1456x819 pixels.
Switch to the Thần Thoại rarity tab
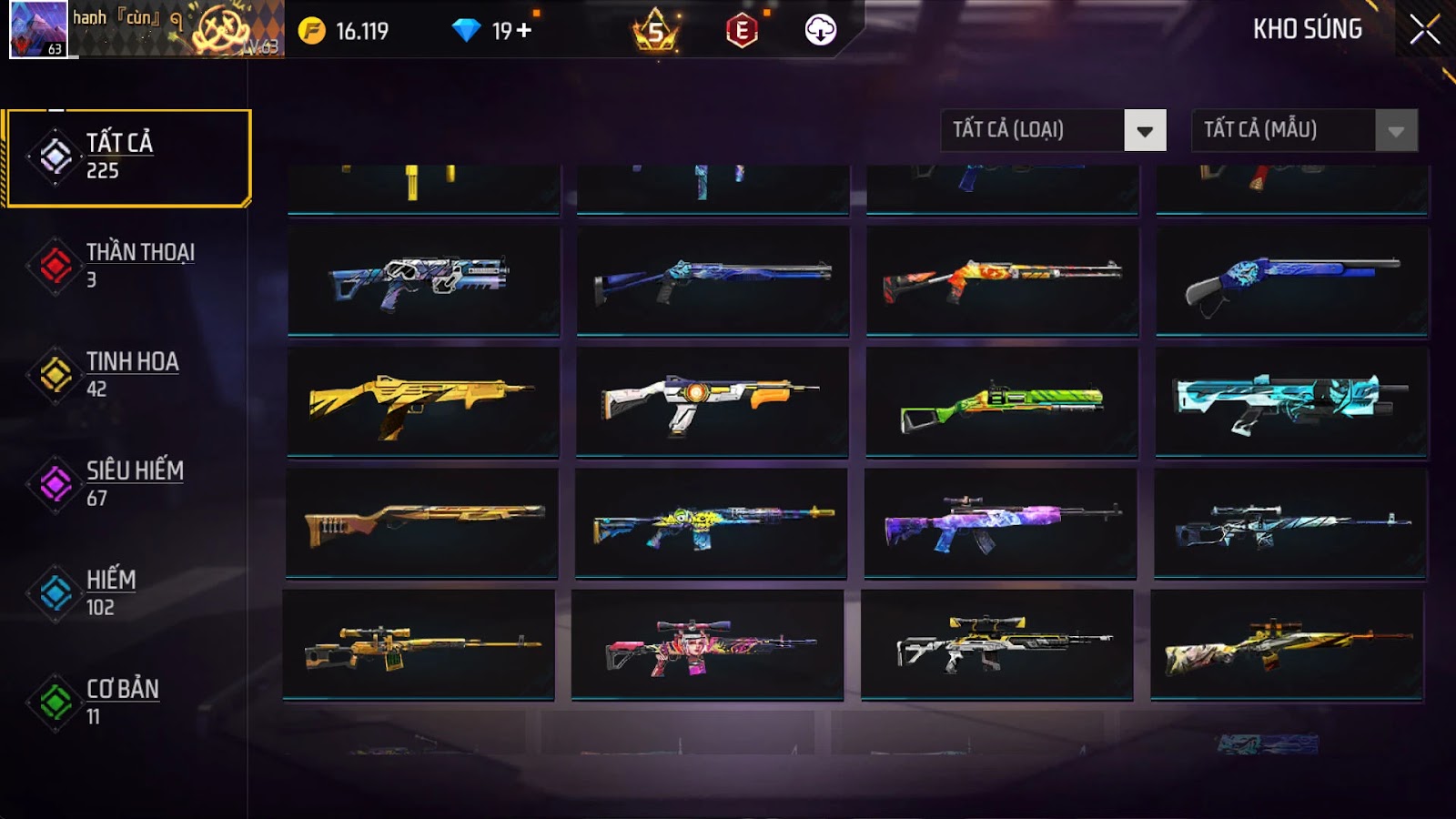click(127, 265)
